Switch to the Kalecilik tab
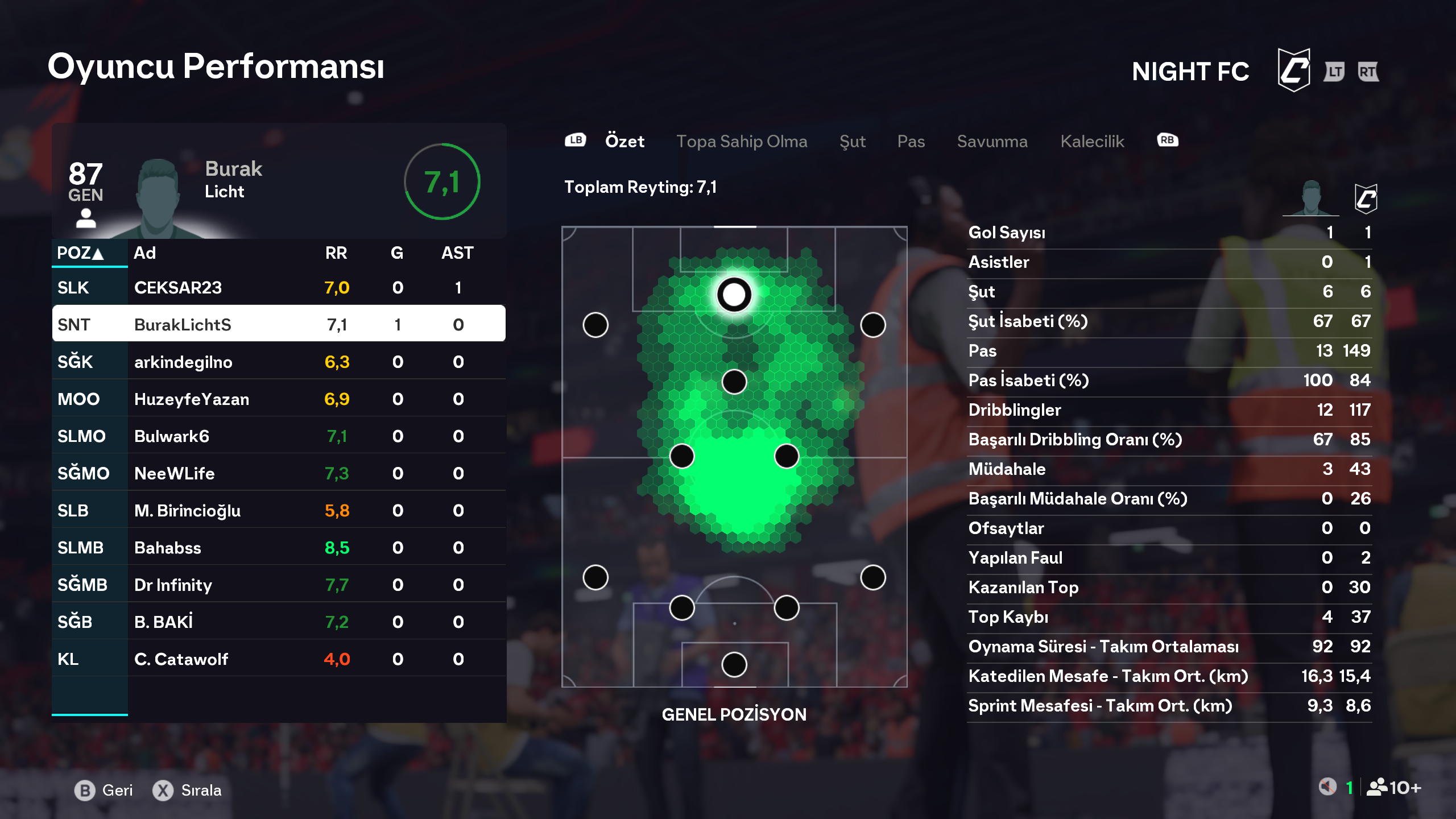Image resolution: width=1456 pixels, height=819 pixels. coord(1092,142)
